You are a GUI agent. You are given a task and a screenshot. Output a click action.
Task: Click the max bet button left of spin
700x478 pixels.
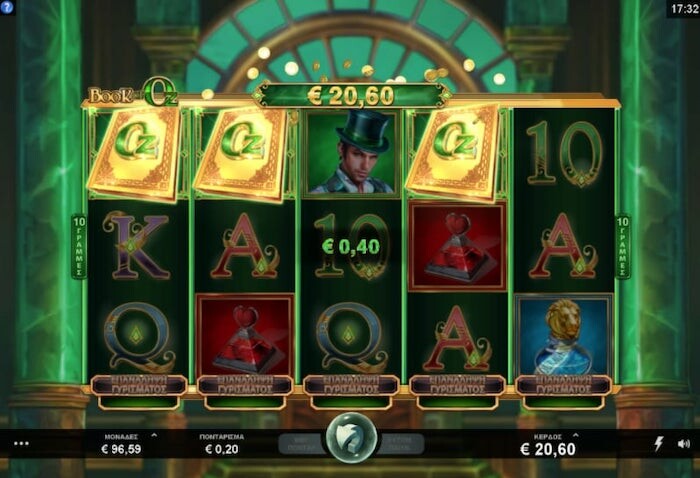pos(299,443)
